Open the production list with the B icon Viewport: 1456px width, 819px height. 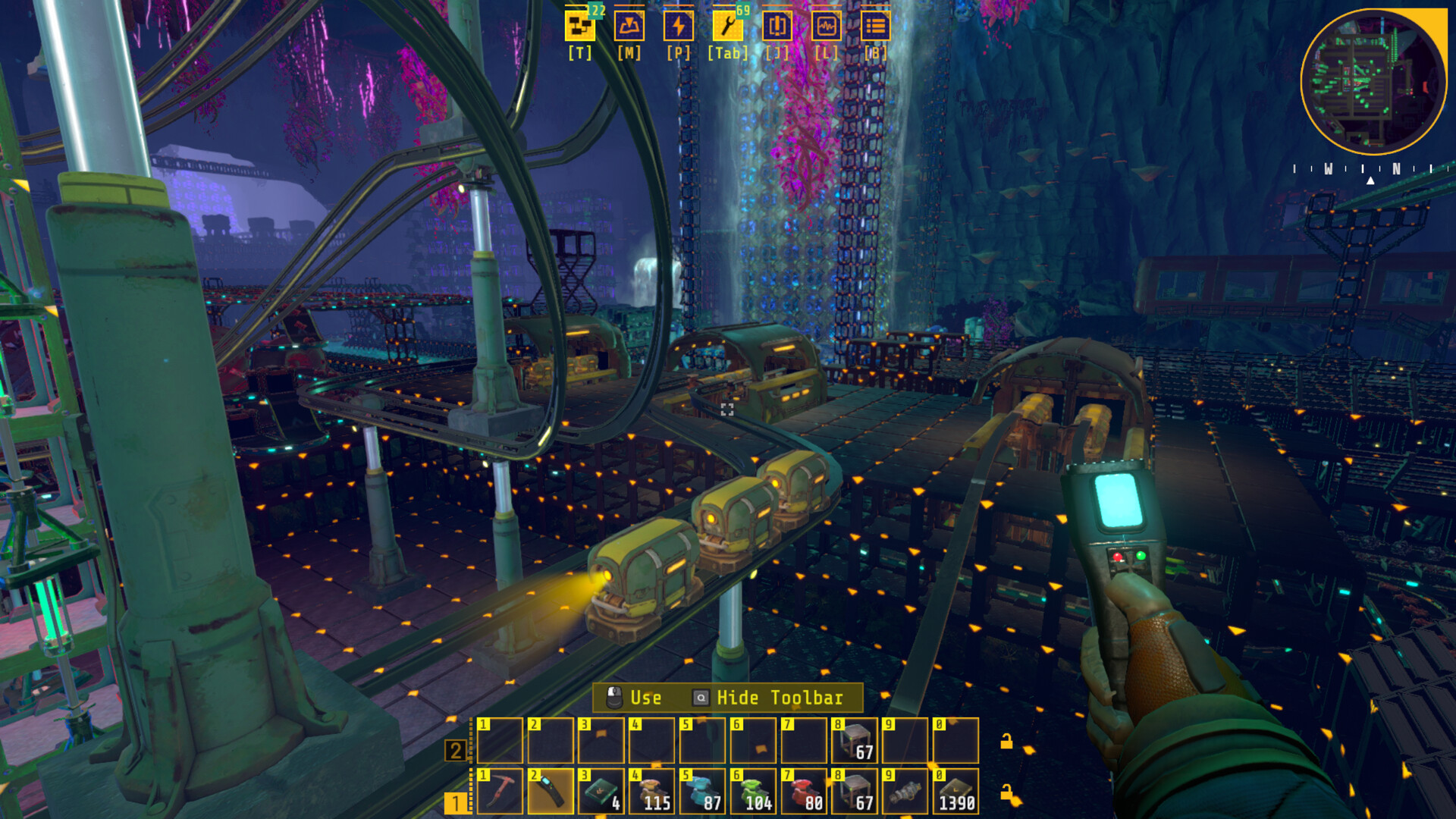pyautogui.click(x=877, y=25)
